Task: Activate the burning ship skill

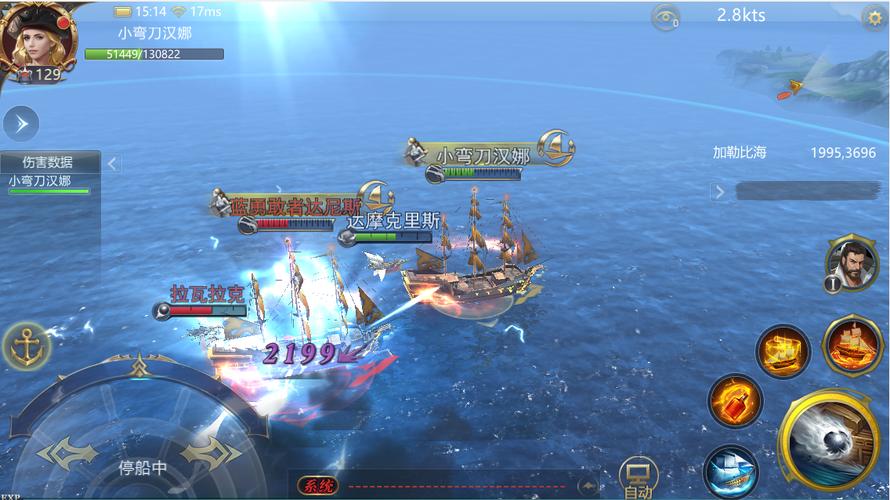Action: click(851, 345)
